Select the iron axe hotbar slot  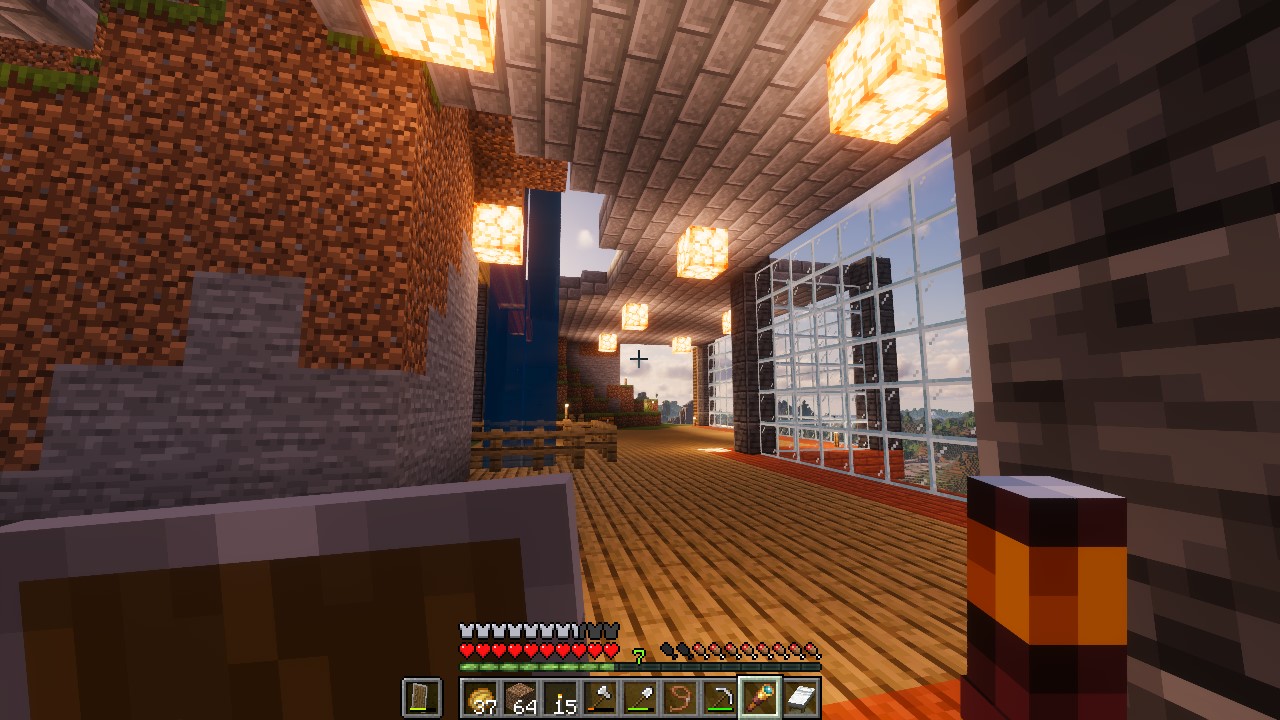pos(600,697)
